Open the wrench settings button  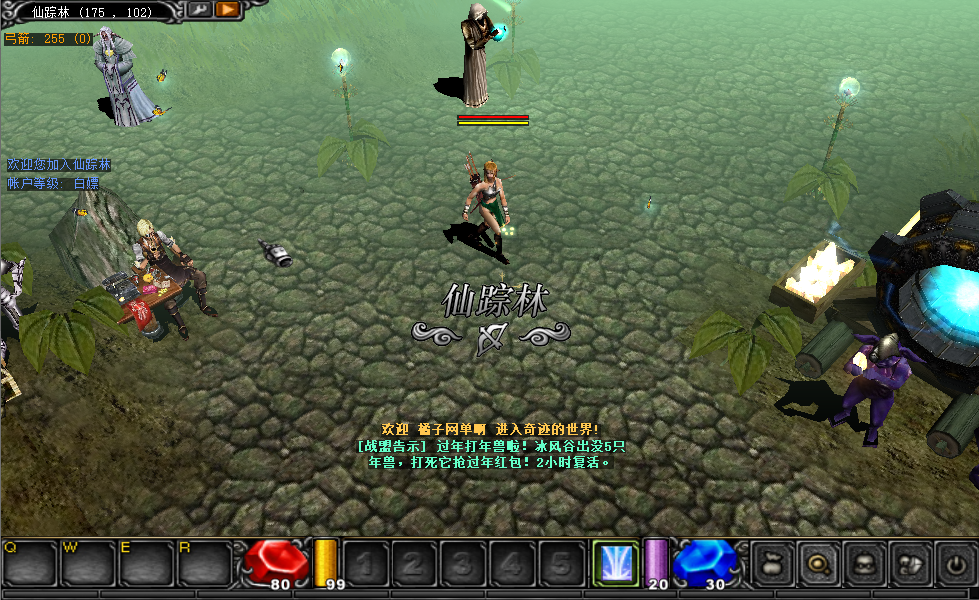tap(199, 10)
